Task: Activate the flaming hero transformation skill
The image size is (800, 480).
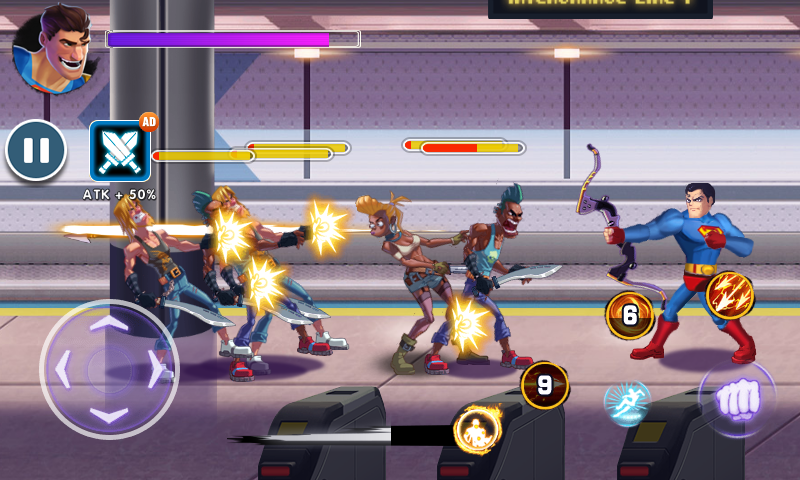Action: point(477,432)
